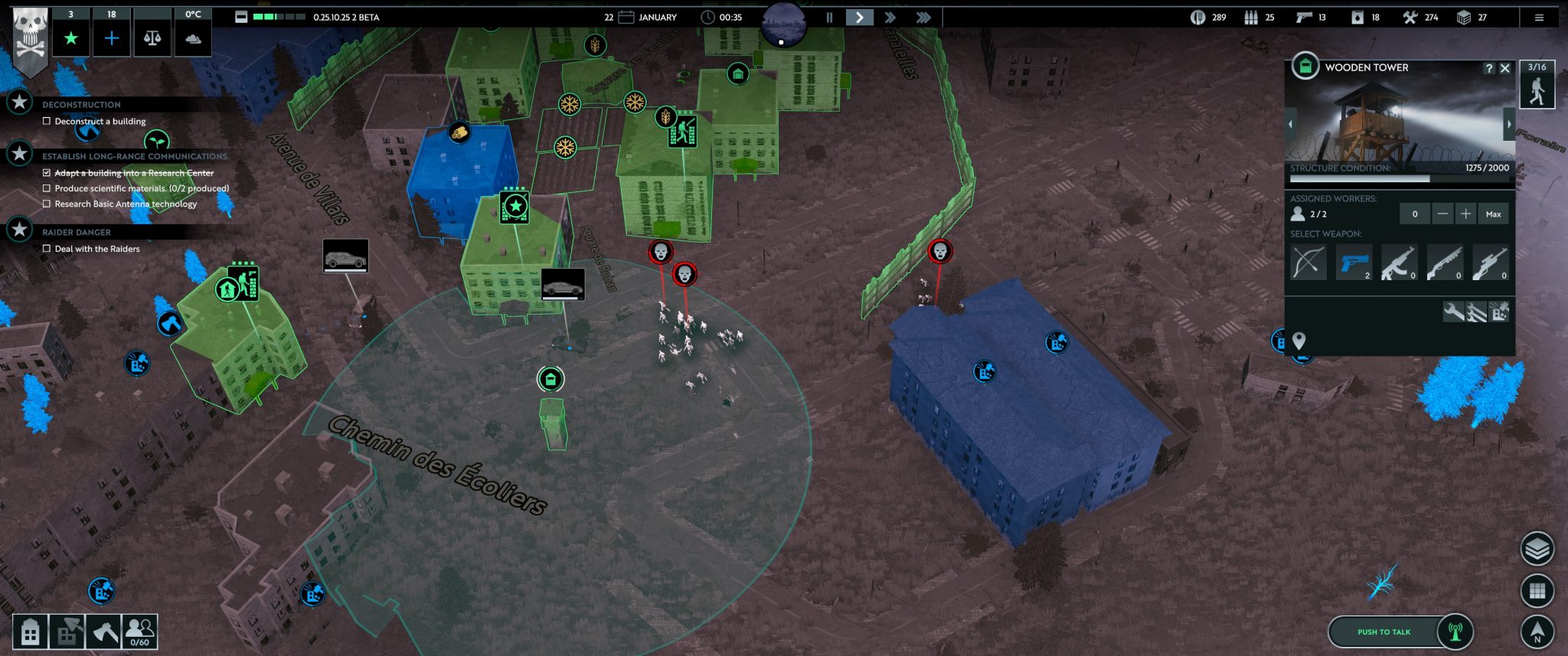Screen dimensions: 1568x656
Task: Open the hamburger menu at top right
Action: (1540, 17)
